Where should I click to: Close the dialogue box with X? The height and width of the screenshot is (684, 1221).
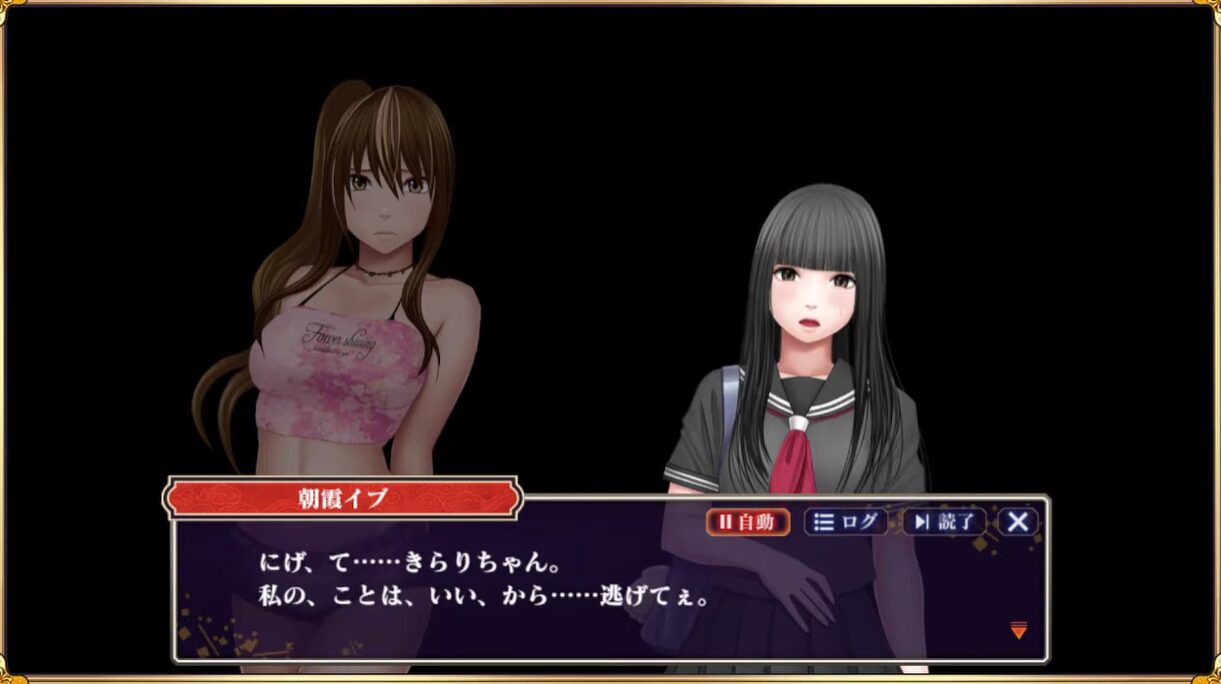[1018, 522]
